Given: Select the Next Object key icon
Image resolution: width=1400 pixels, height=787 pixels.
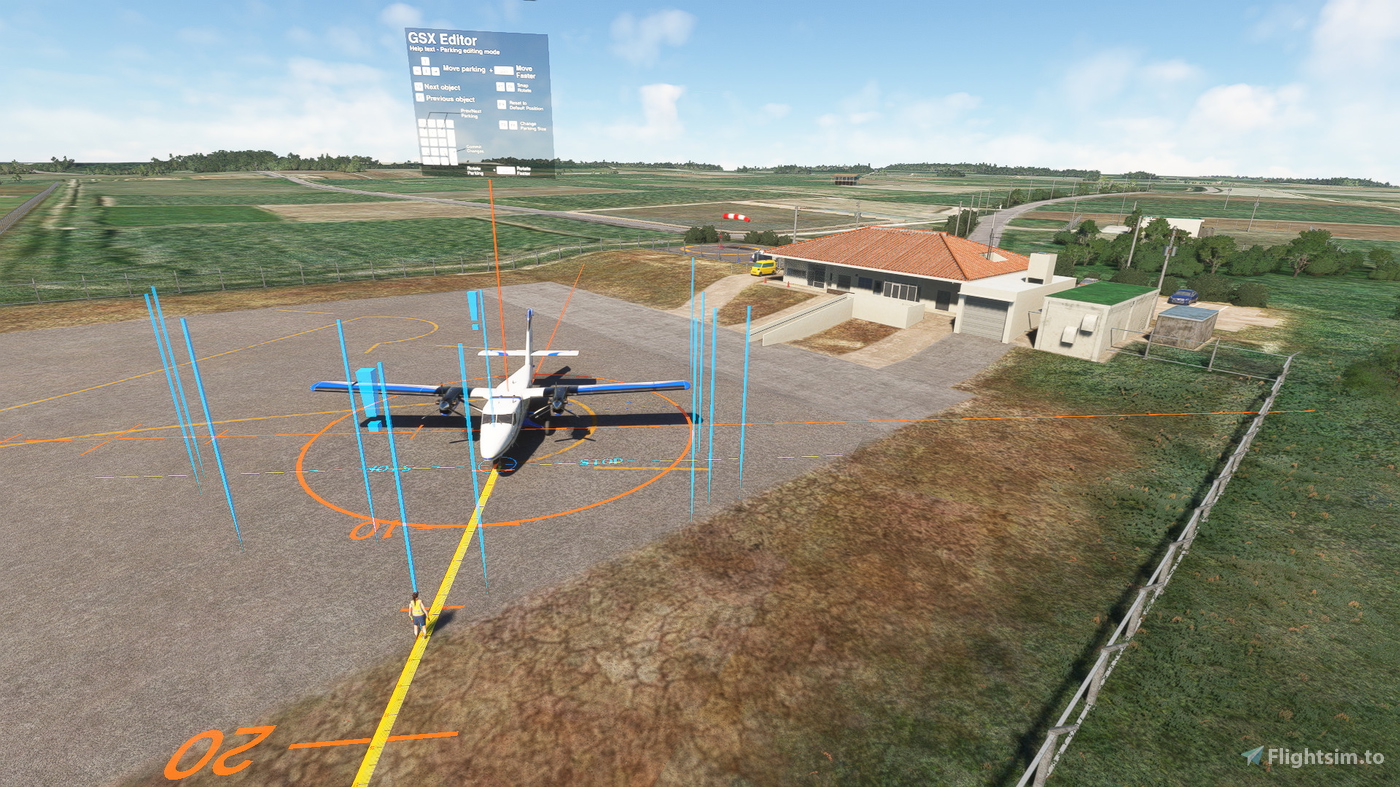Looking at the screenshot, I should [419, 87].
